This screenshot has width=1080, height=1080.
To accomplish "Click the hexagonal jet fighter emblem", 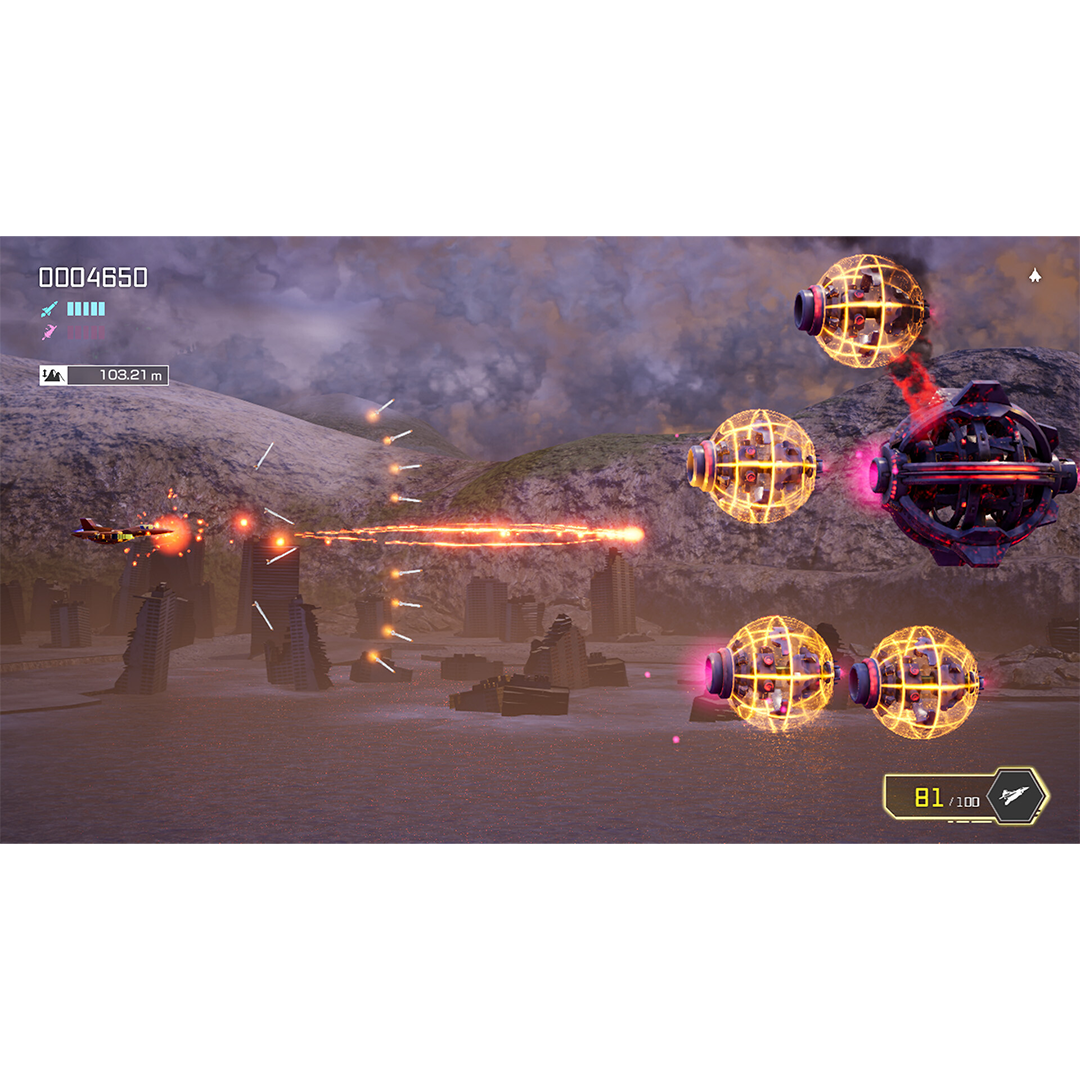I will pos(1016,797).
